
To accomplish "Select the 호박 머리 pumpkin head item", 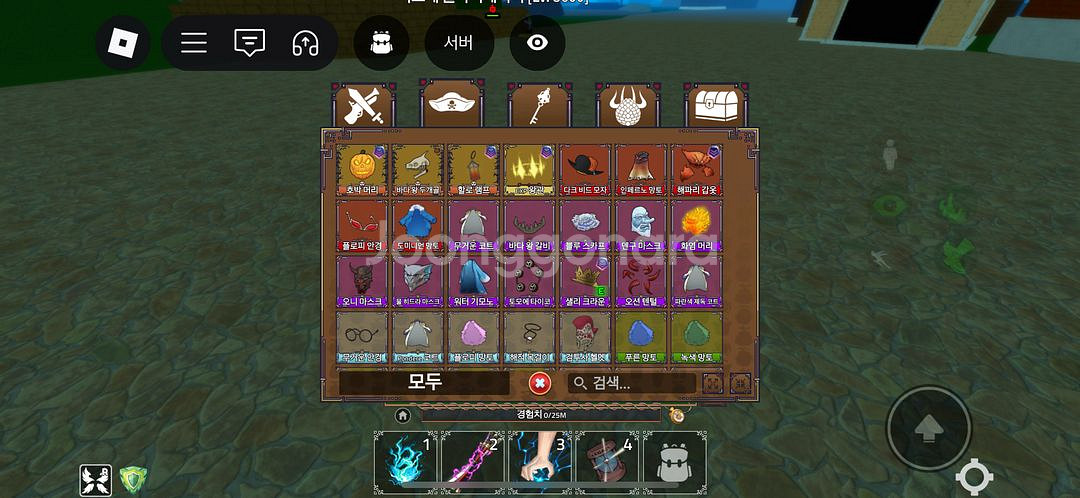I will 362,169.
